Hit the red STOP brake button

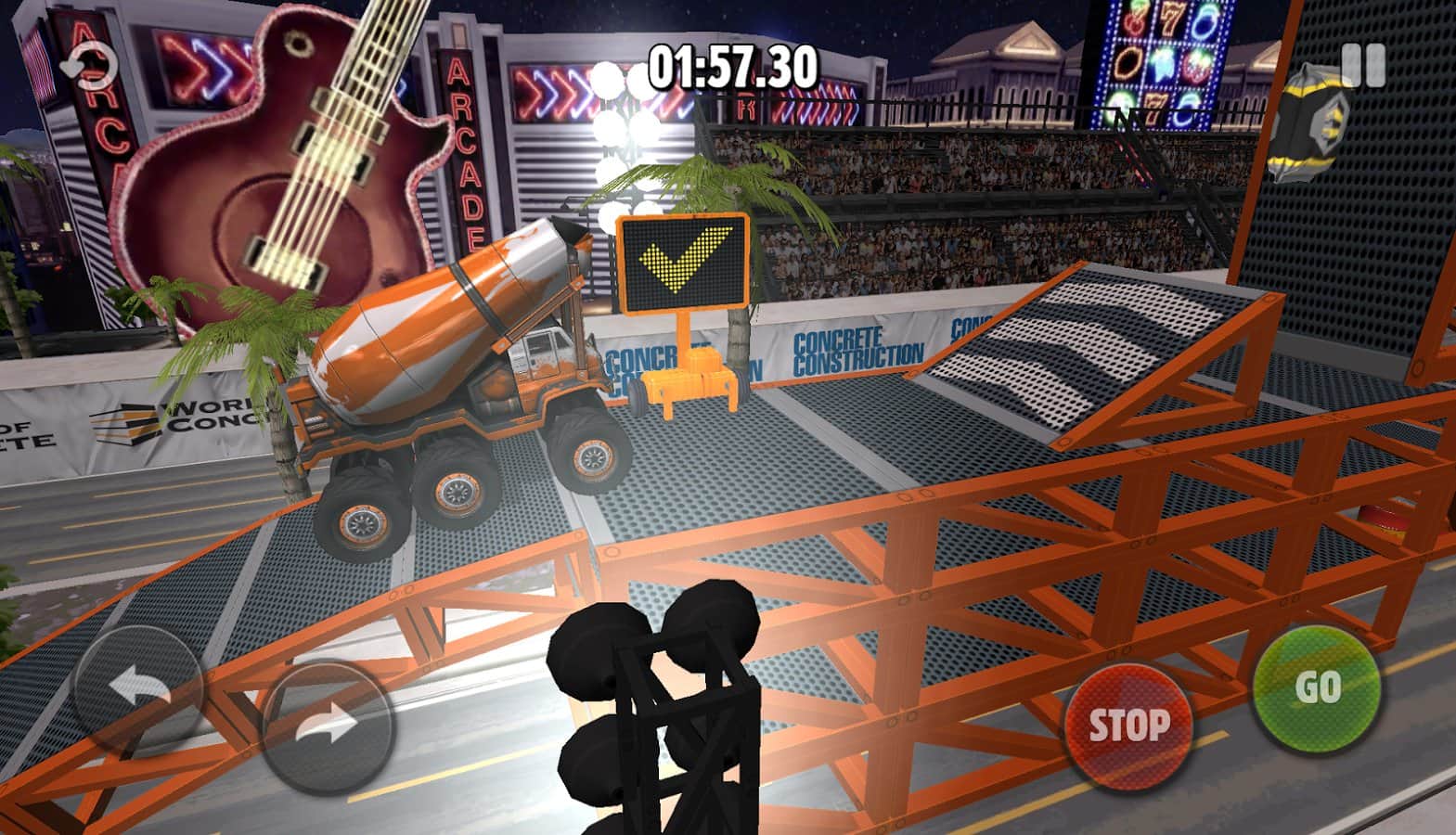[x=1127, y=725]
